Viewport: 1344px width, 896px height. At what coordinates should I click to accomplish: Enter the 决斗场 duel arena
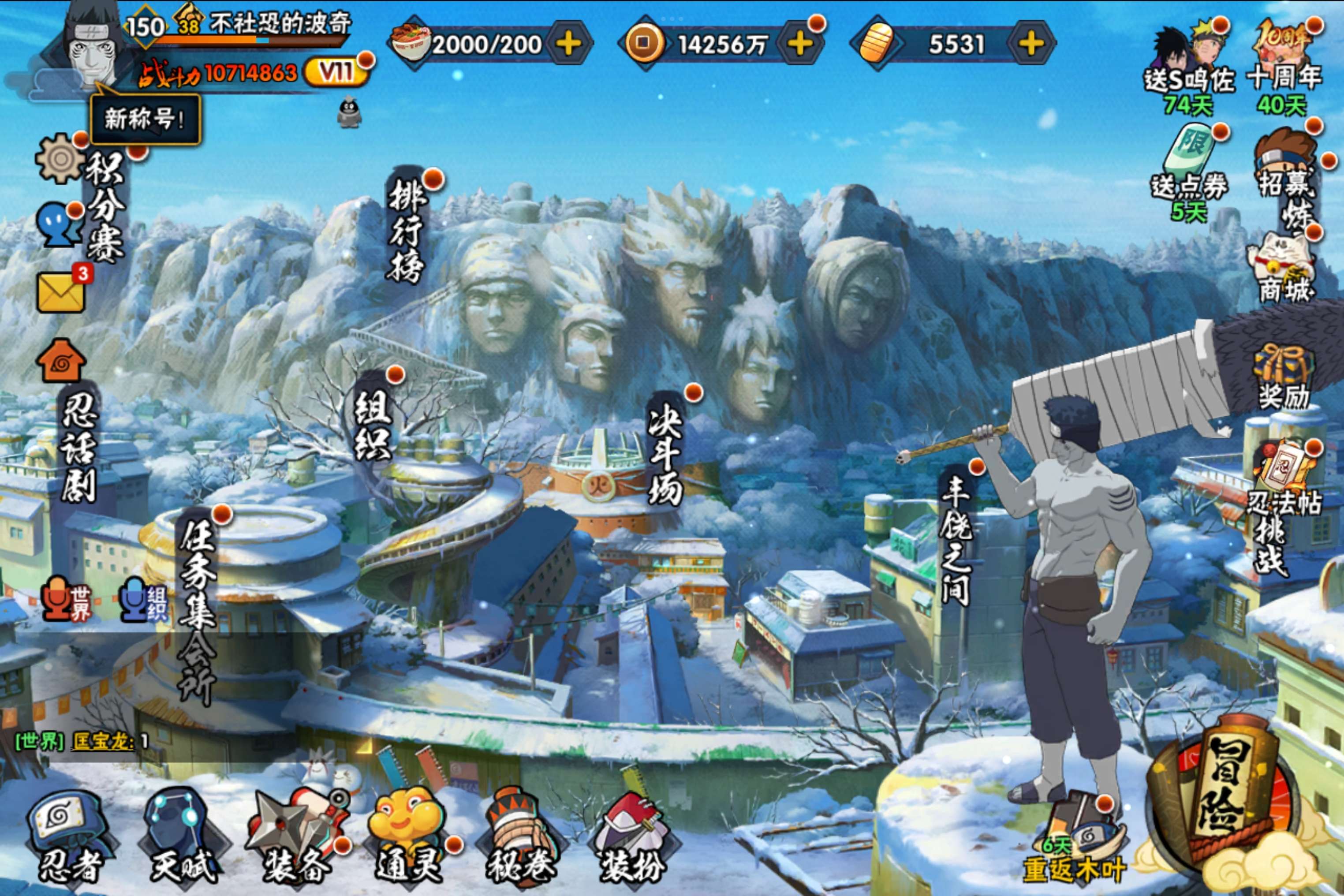[665, 455]
